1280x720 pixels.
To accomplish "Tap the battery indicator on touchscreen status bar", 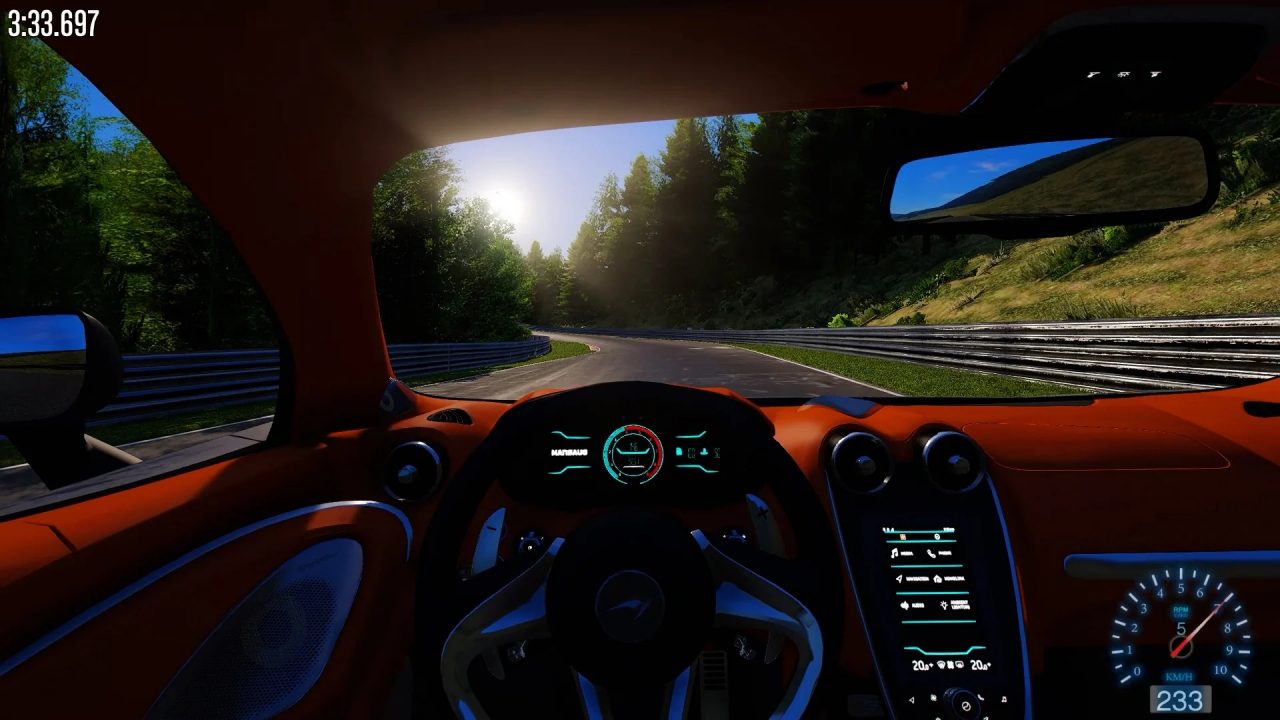I will pyautogui.click(x=949, y=530).
